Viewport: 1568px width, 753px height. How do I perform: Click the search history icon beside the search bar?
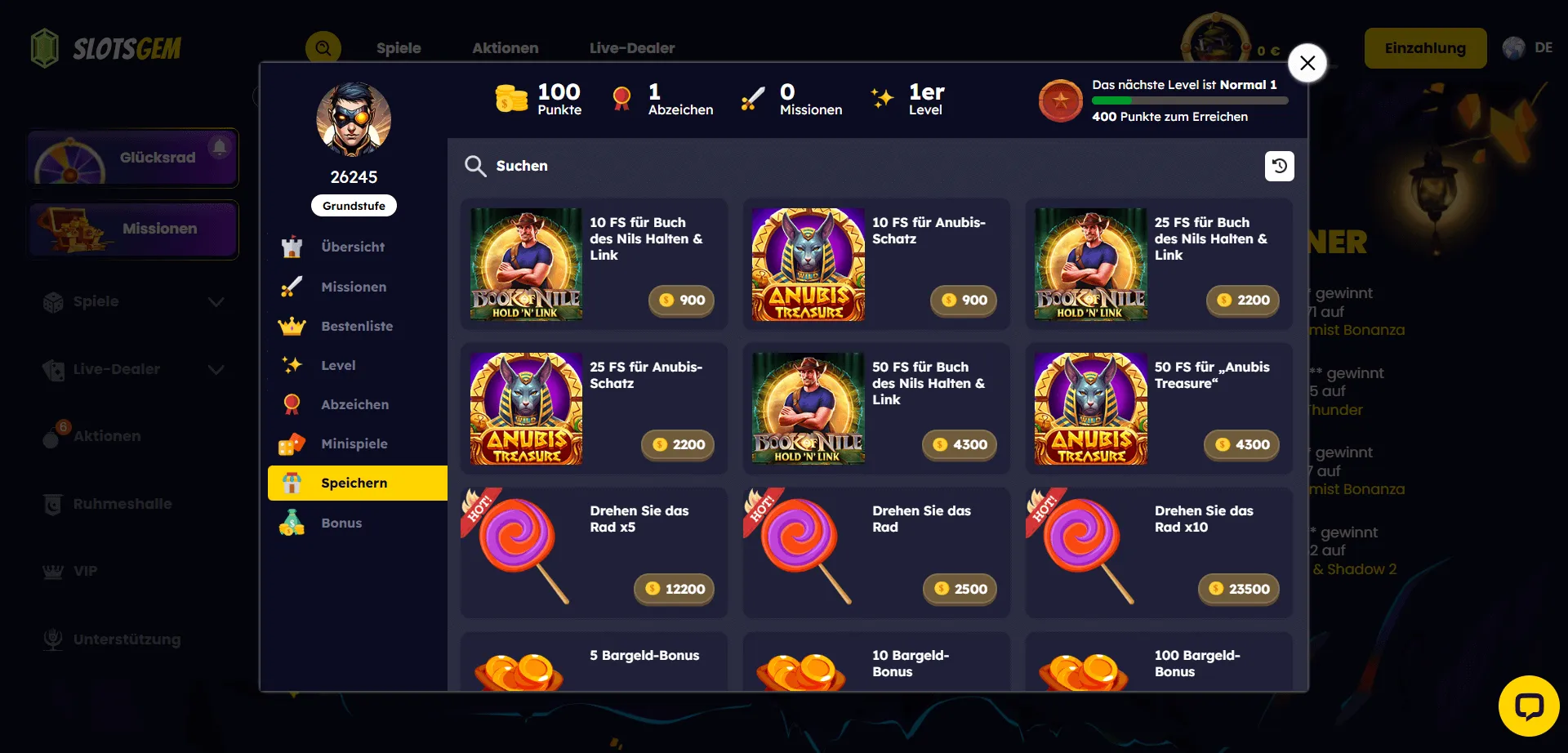point(1279,166)
